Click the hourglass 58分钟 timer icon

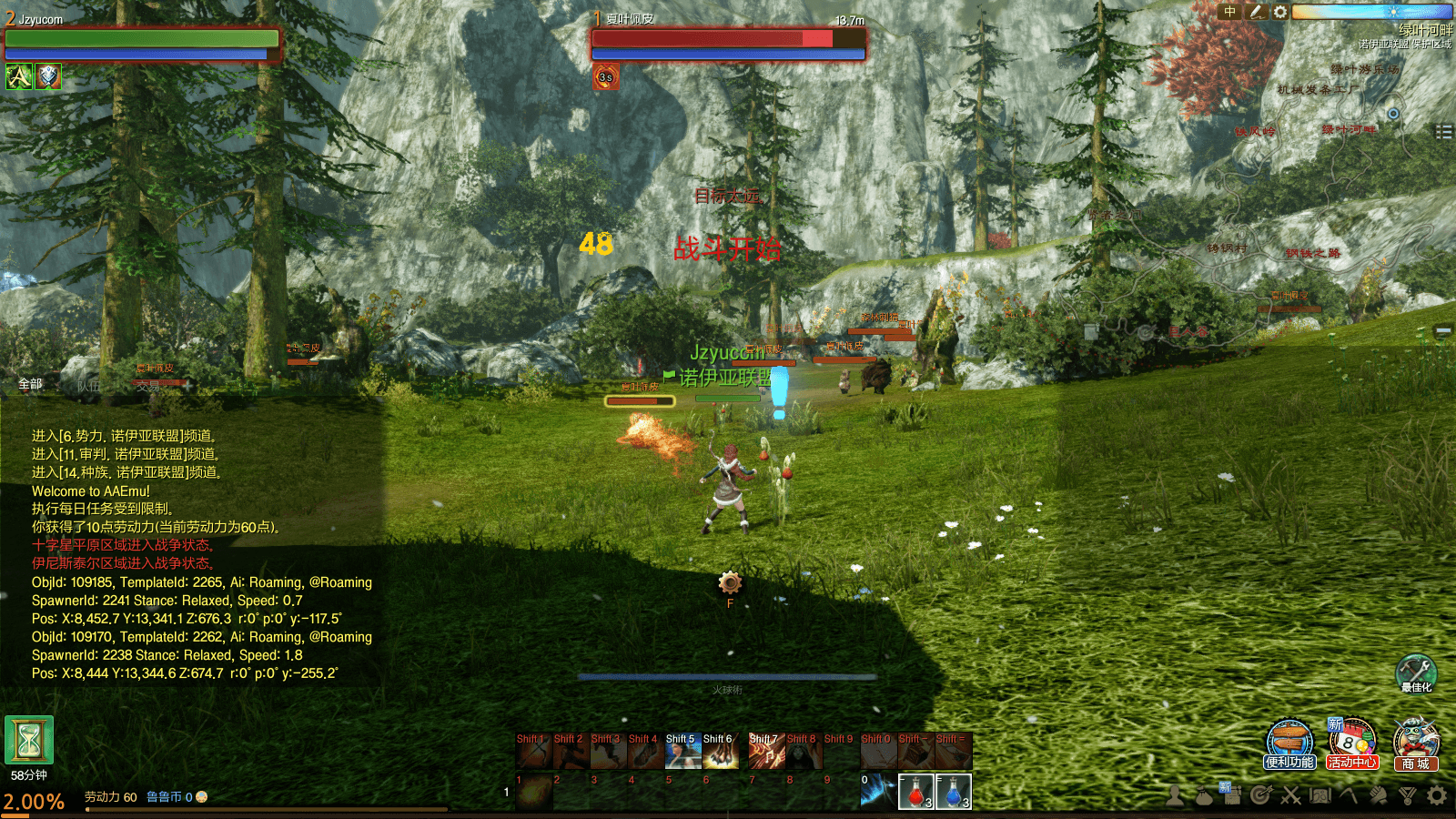tap(29, 740)
